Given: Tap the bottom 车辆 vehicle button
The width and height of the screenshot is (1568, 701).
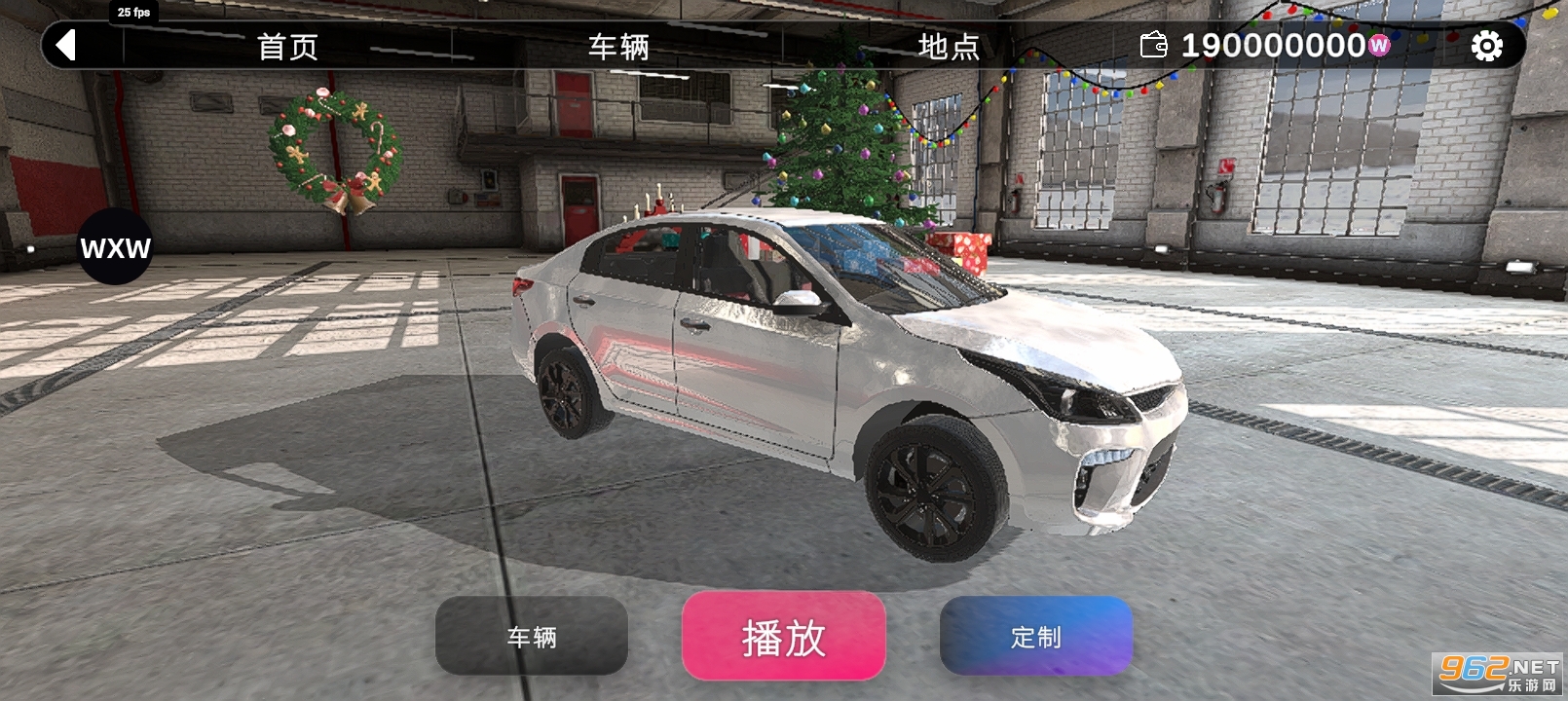Looking at the screenshot, I should point(531,638).
